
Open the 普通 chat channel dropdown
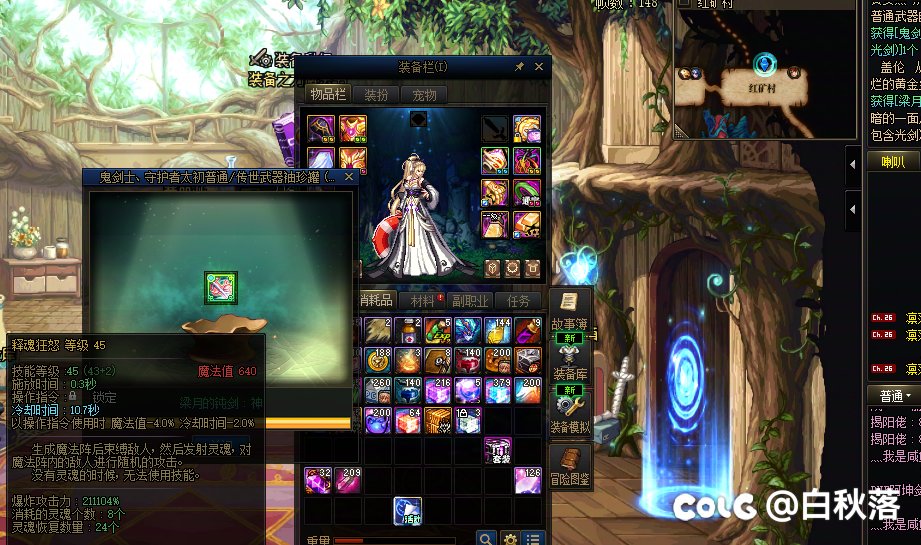click(892, 395)
